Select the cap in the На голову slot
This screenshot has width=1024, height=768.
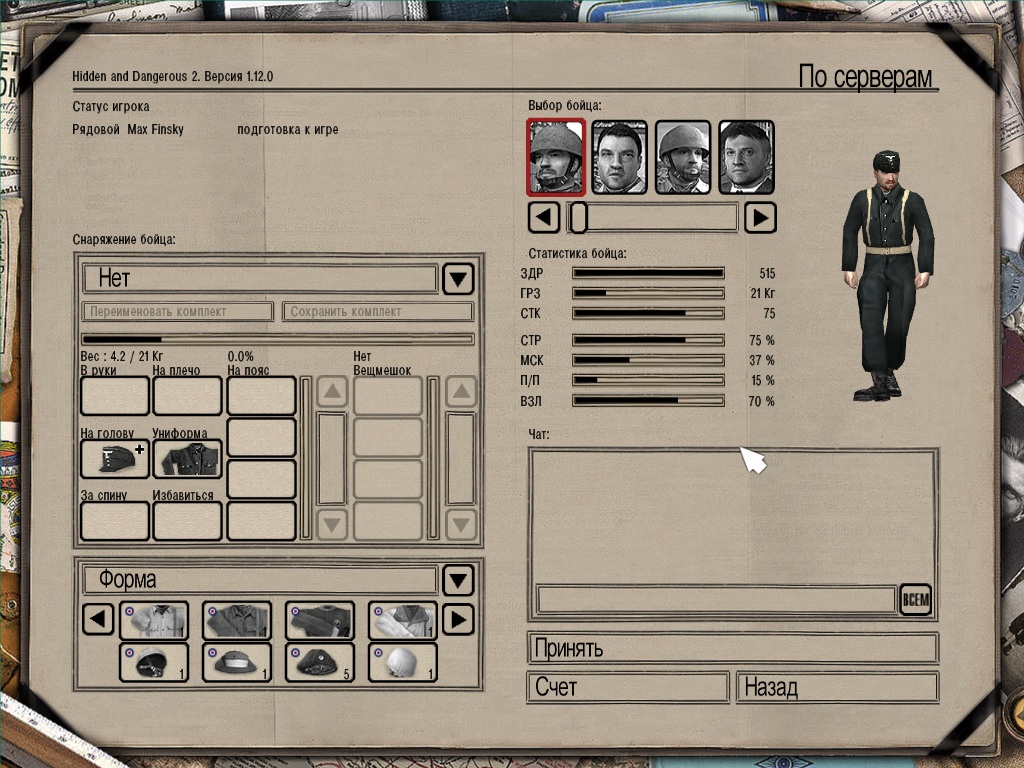[114, 459]
